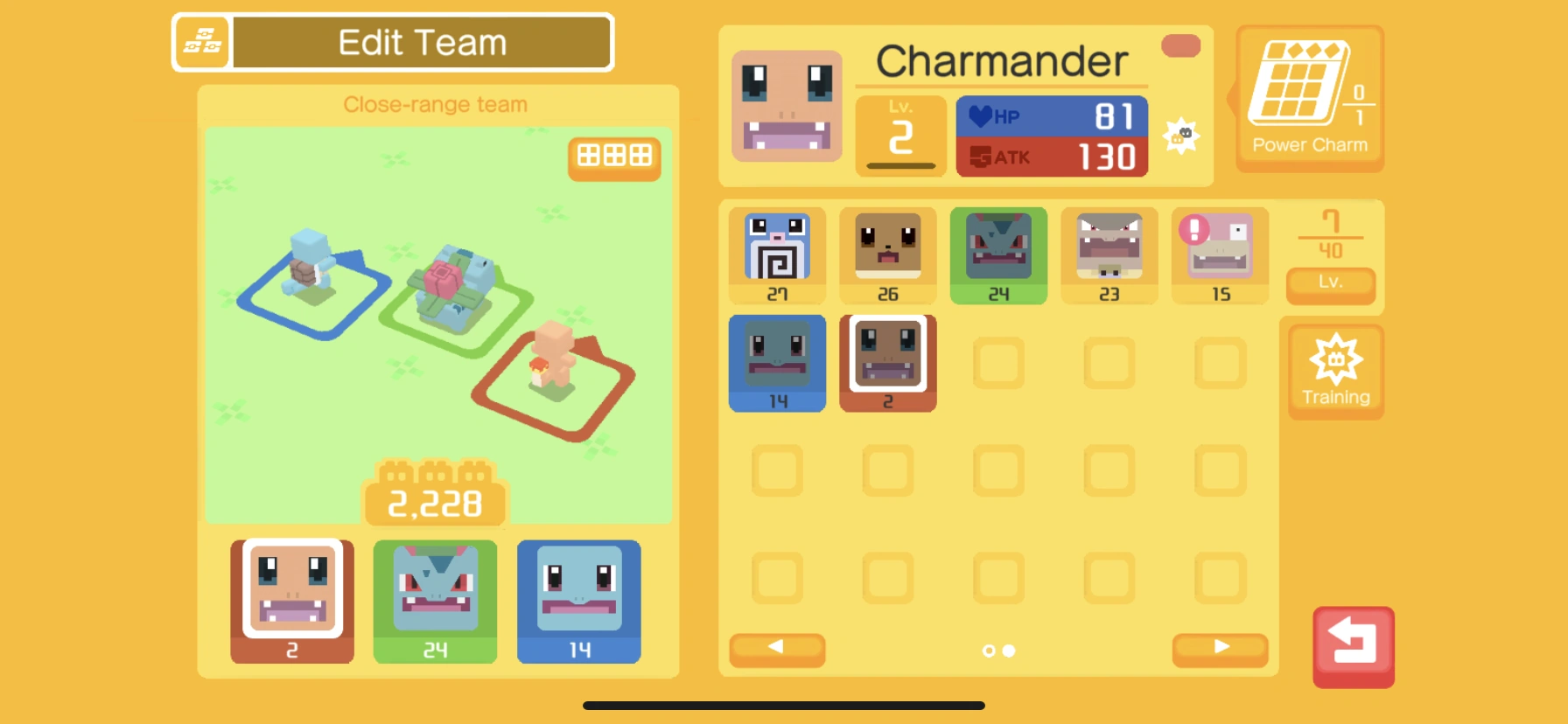1568x724 pixels.
Task: Select the level 14 Squirtle in the box
Action: pos(777,361)
